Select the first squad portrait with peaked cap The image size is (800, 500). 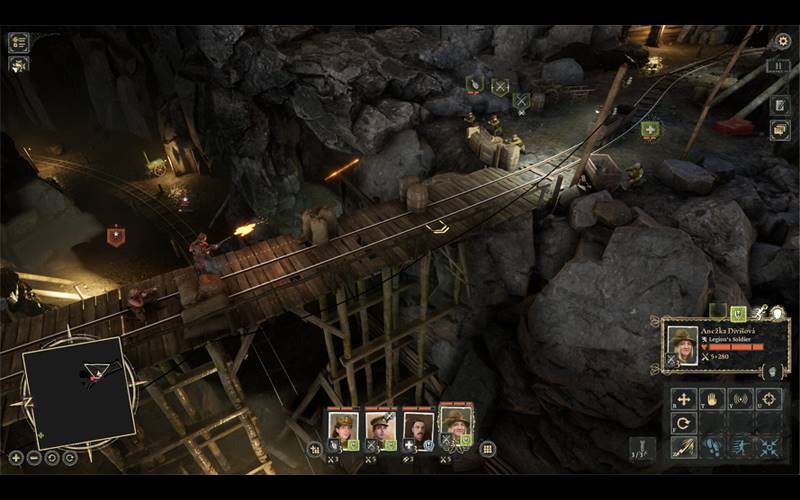pos(343,427)
